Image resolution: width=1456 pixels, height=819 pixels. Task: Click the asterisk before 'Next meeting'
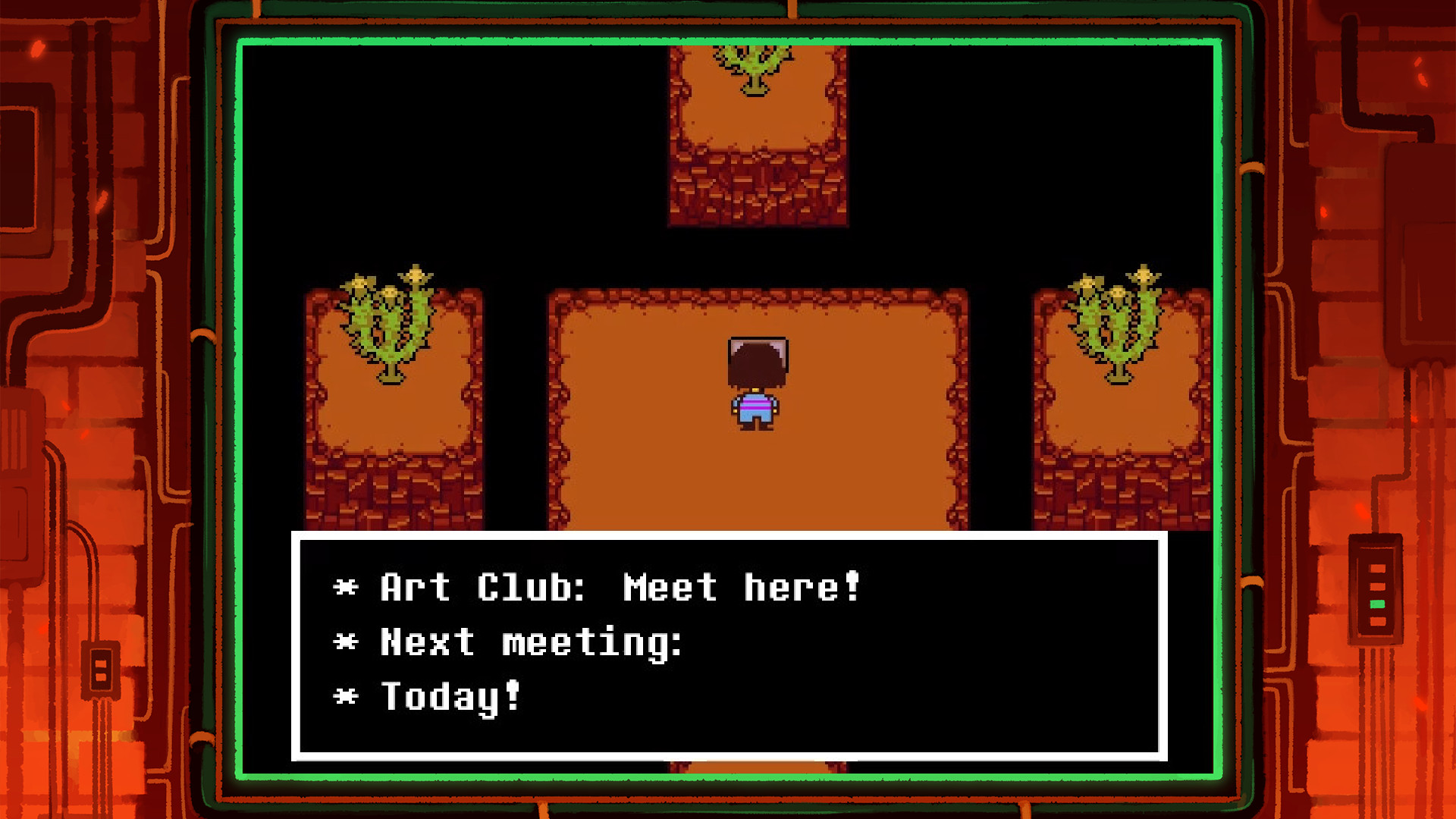(347, 642)
